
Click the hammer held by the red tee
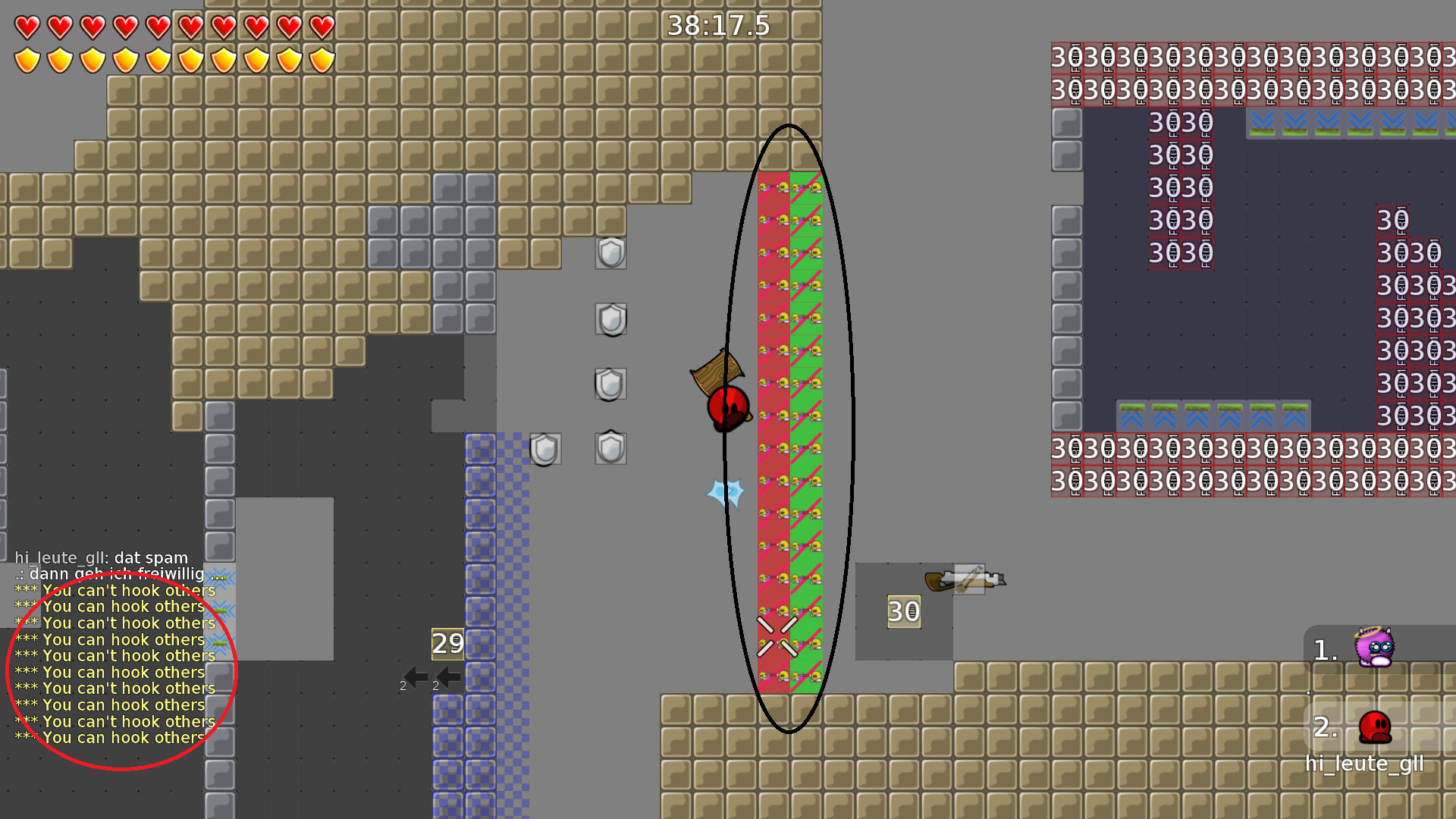point(716,372)
